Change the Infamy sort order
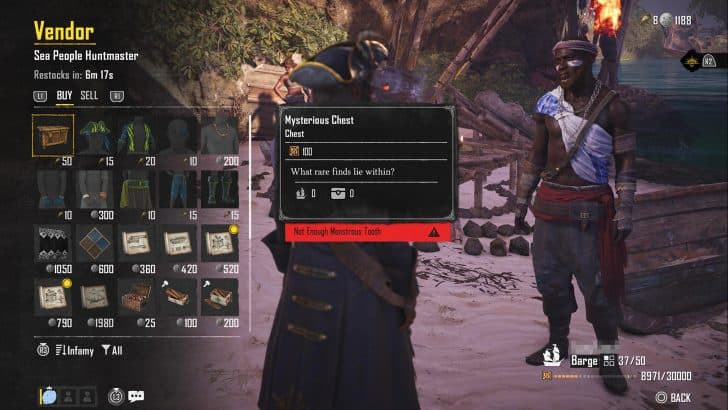Image resolution: width=728 pixels, height=410 pixels. pos(73,349)
